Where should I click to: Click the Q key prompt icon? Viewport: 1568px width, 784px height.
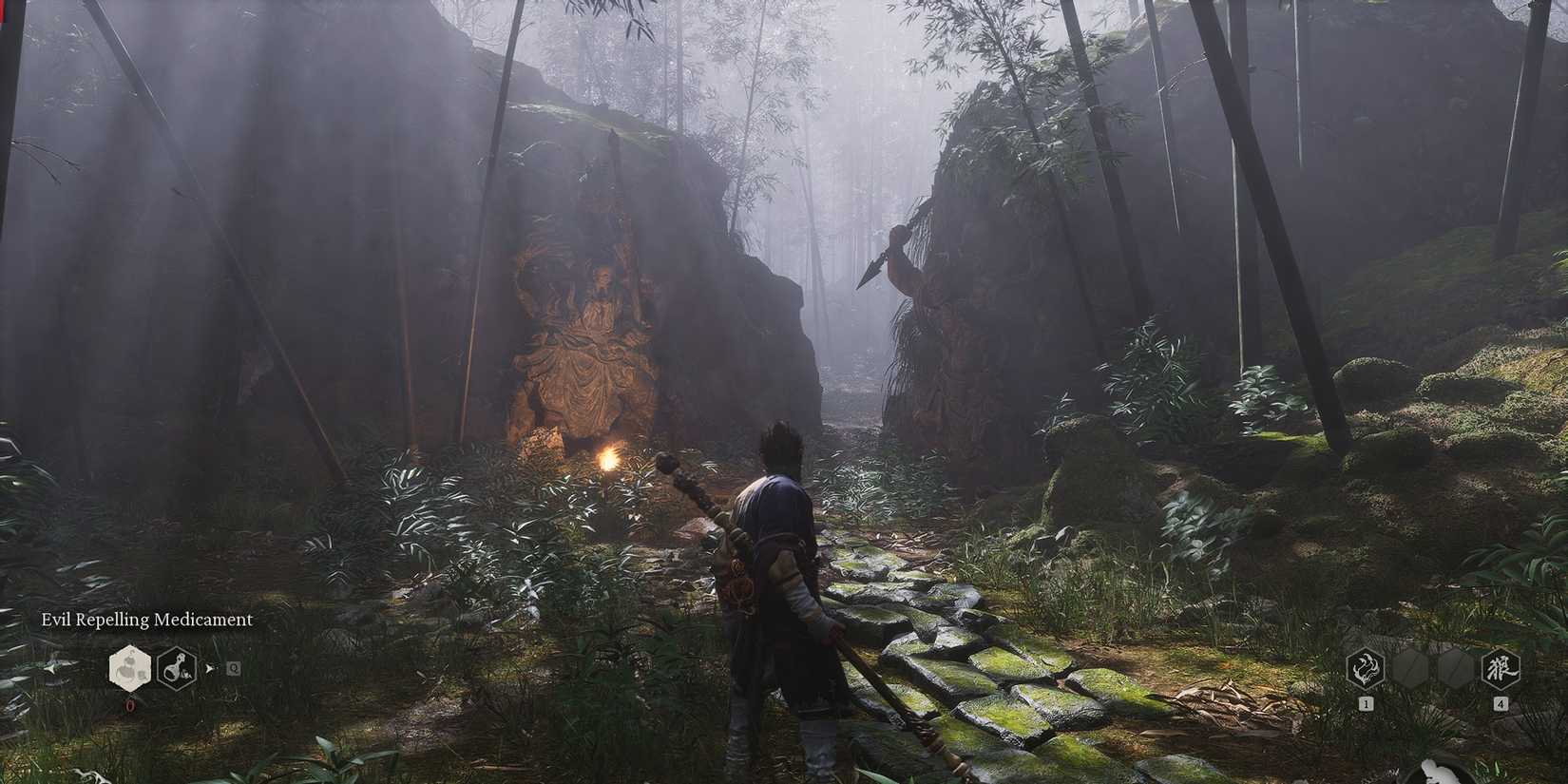pos(233,666)
